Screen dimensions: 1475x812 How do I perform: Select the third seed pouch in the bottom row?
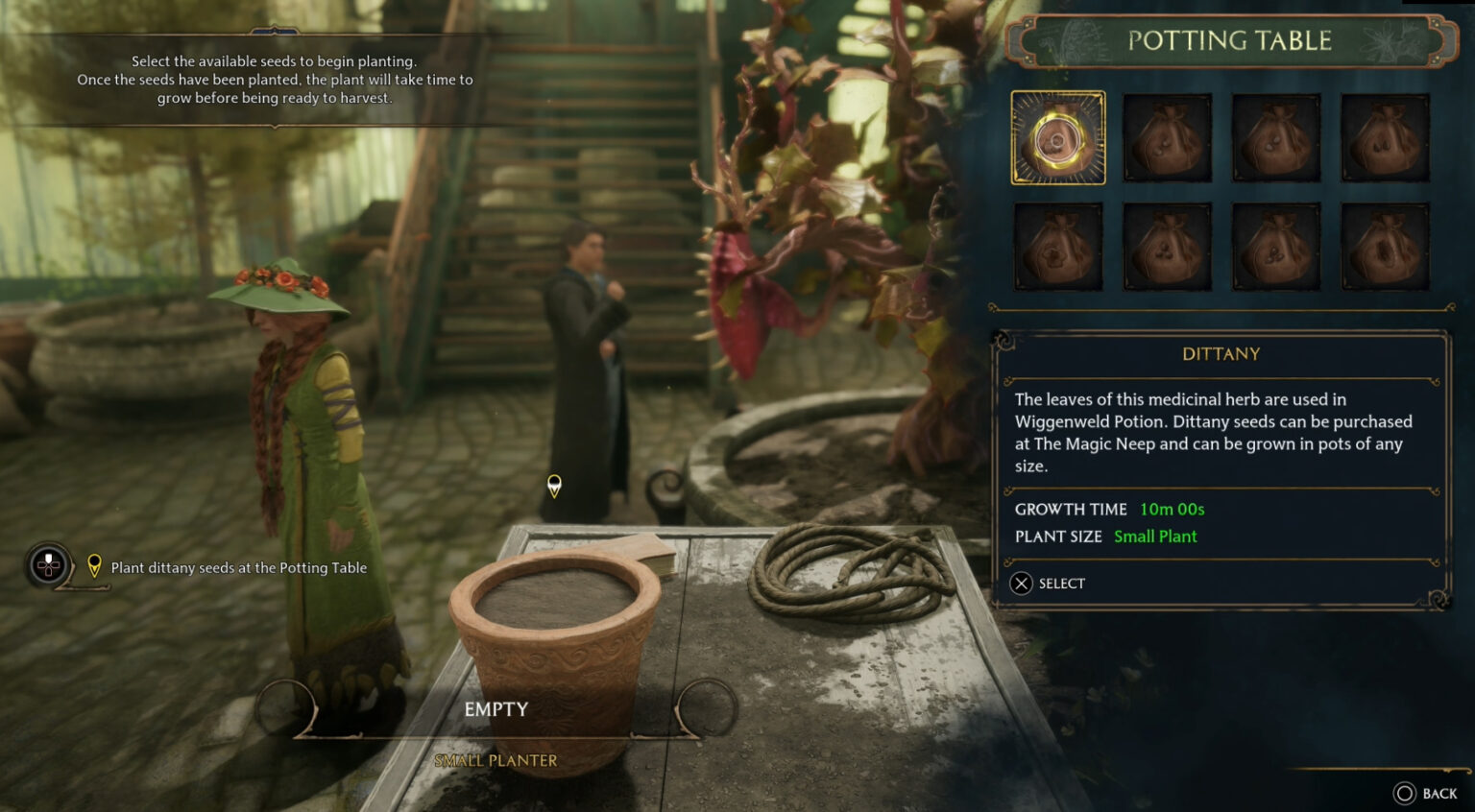[x=1276, y=245]
